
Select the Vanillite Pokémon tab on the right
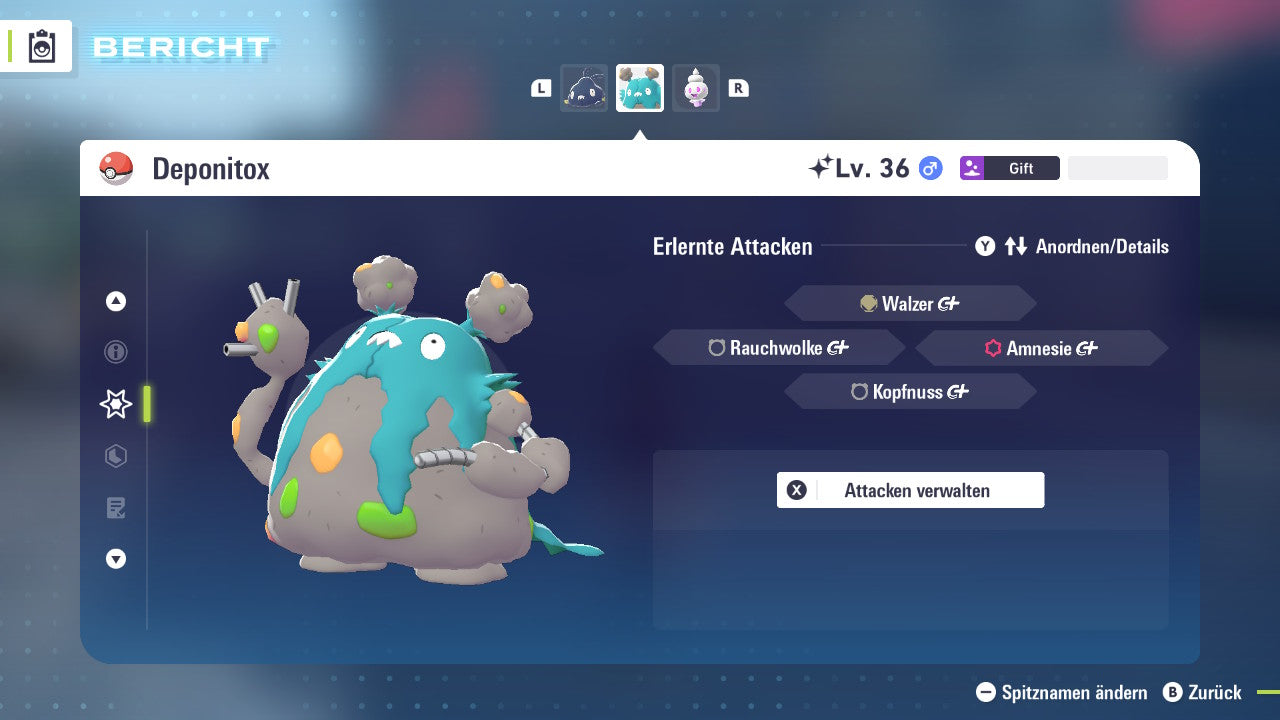696,87
